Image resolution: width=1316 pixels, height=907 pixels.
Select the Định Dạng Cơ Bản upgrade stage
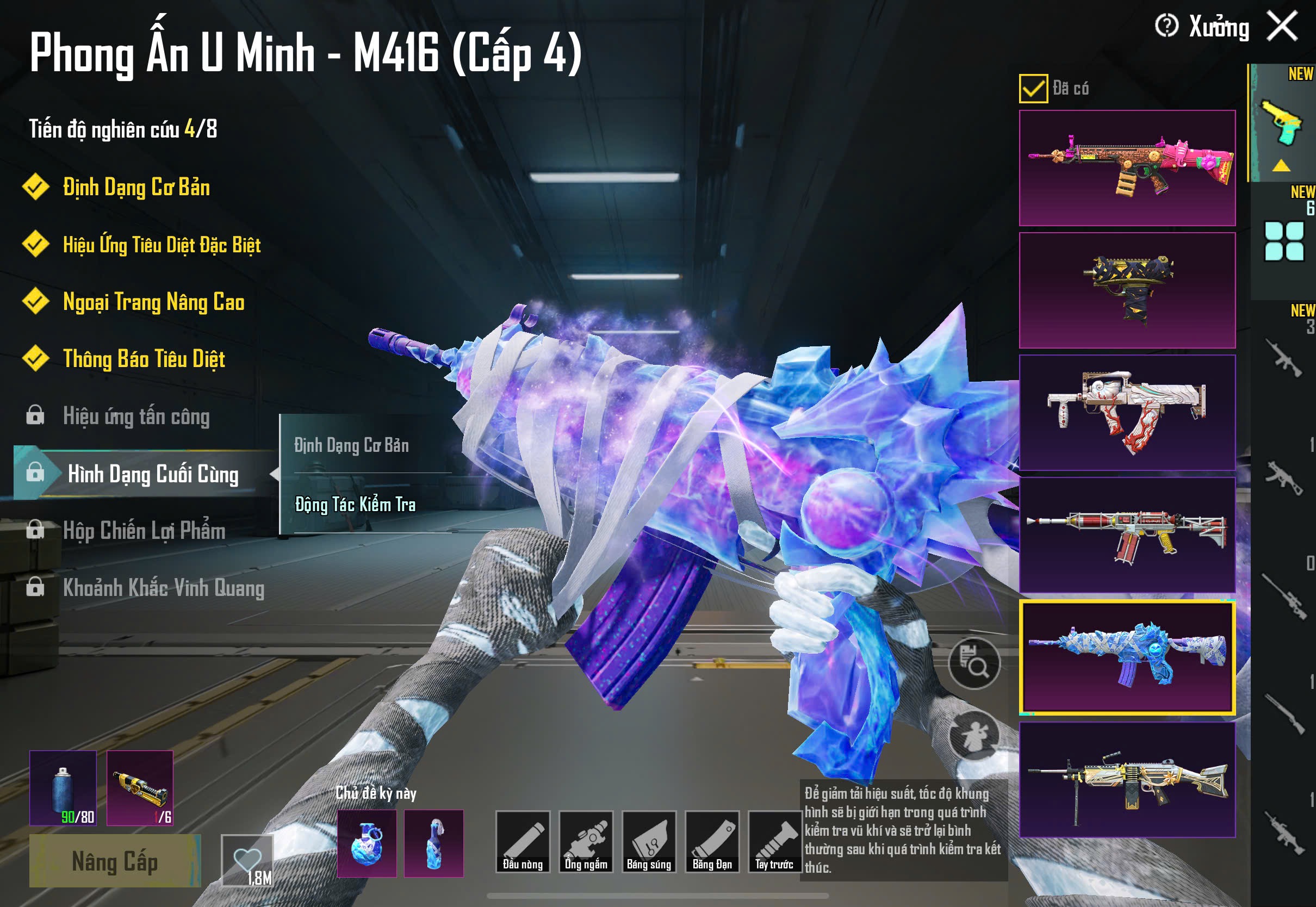[136, 188]
